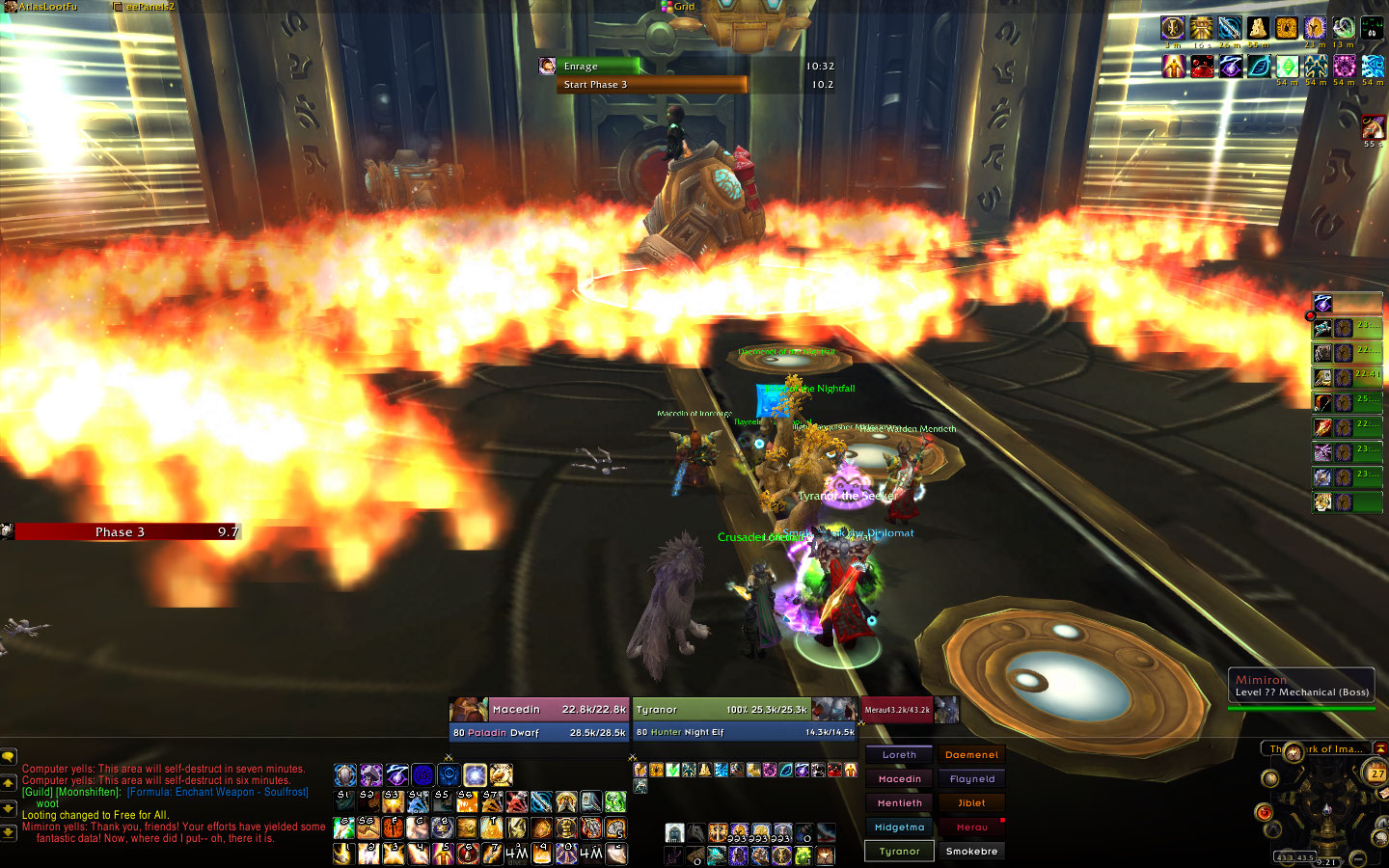Select Midgetma's raid frame
This screenshot has height=868, width=1389.
pyautogui.click(x=899, y=827)
